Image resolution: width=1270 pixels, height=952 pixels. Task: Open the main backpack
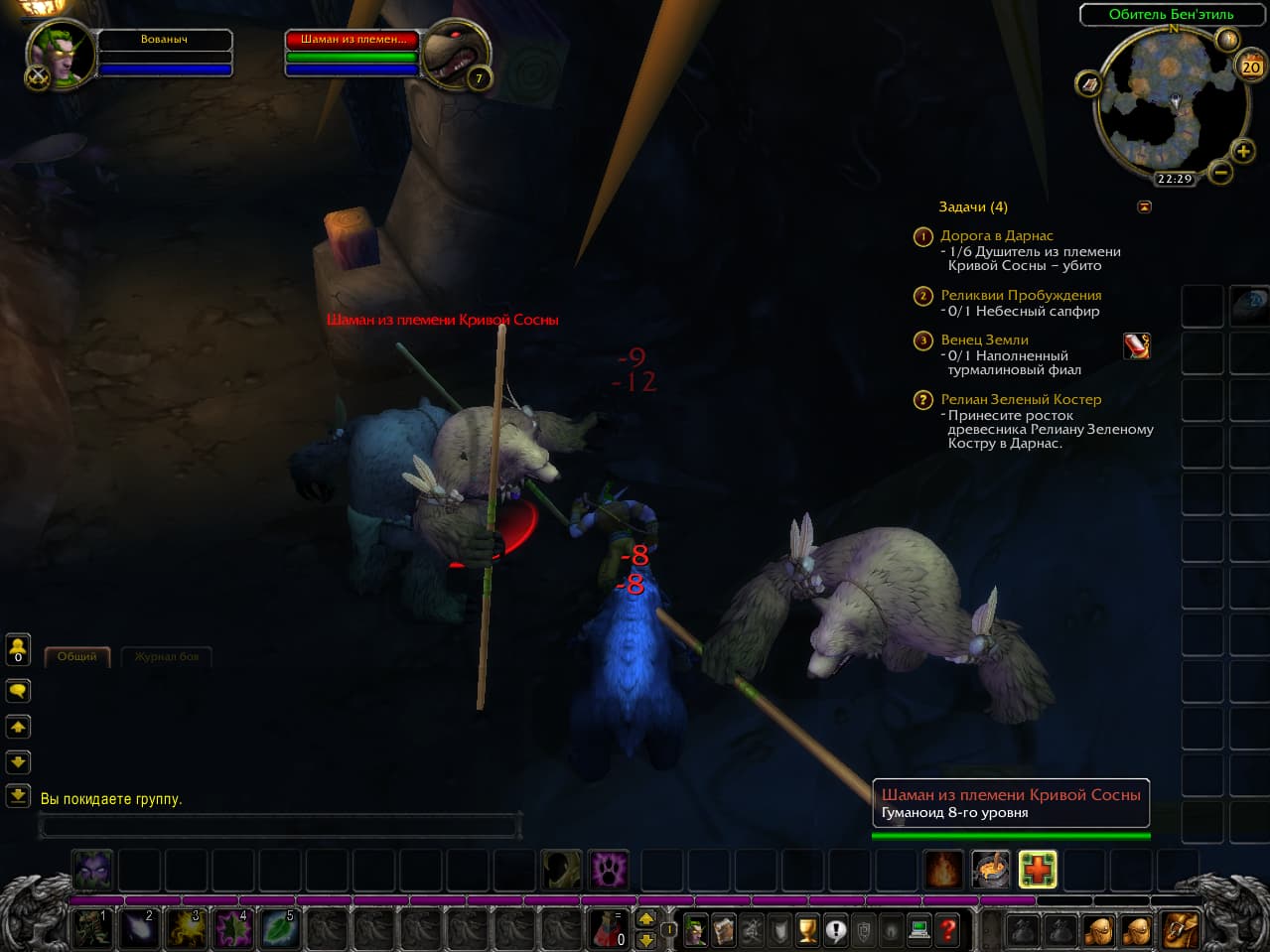(1179, 930)
